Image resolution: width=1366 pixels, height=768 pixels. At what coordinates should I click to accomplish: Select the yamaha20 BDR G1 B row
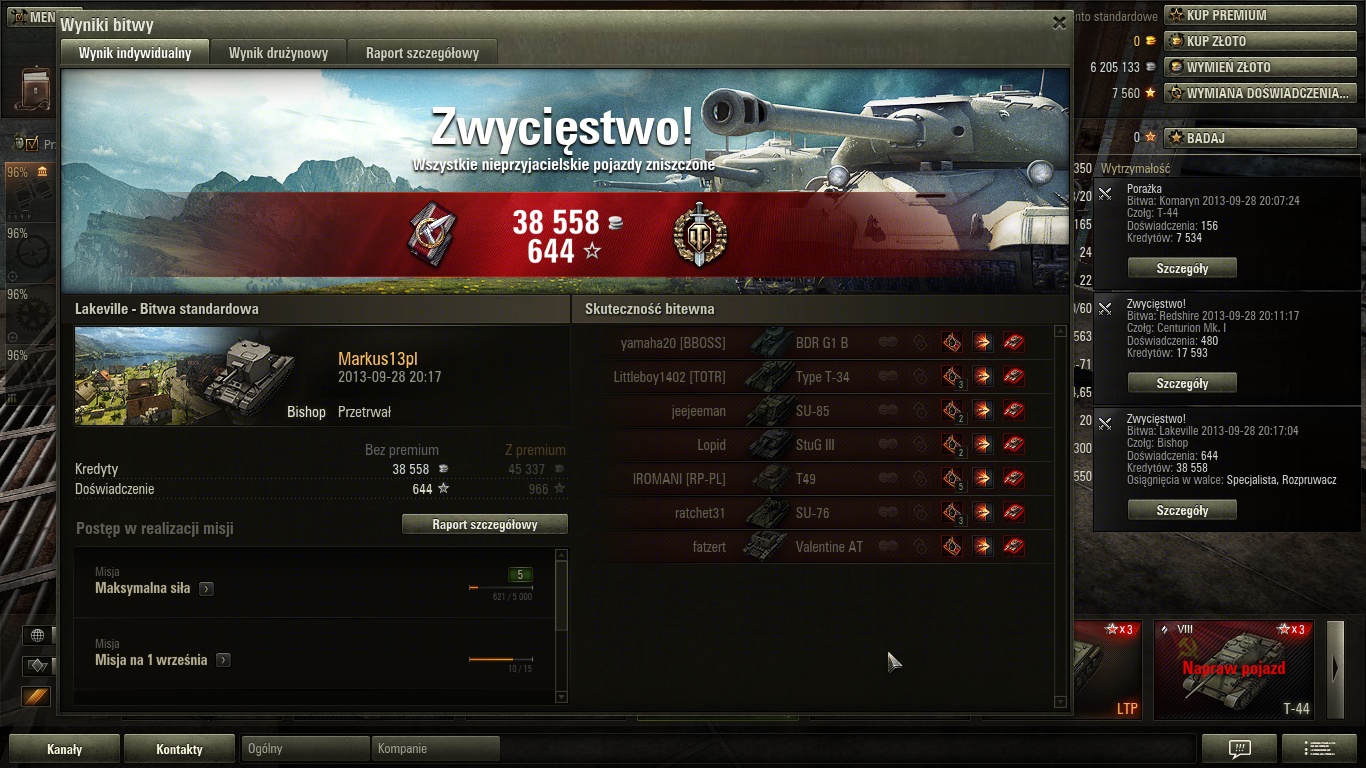818,343
